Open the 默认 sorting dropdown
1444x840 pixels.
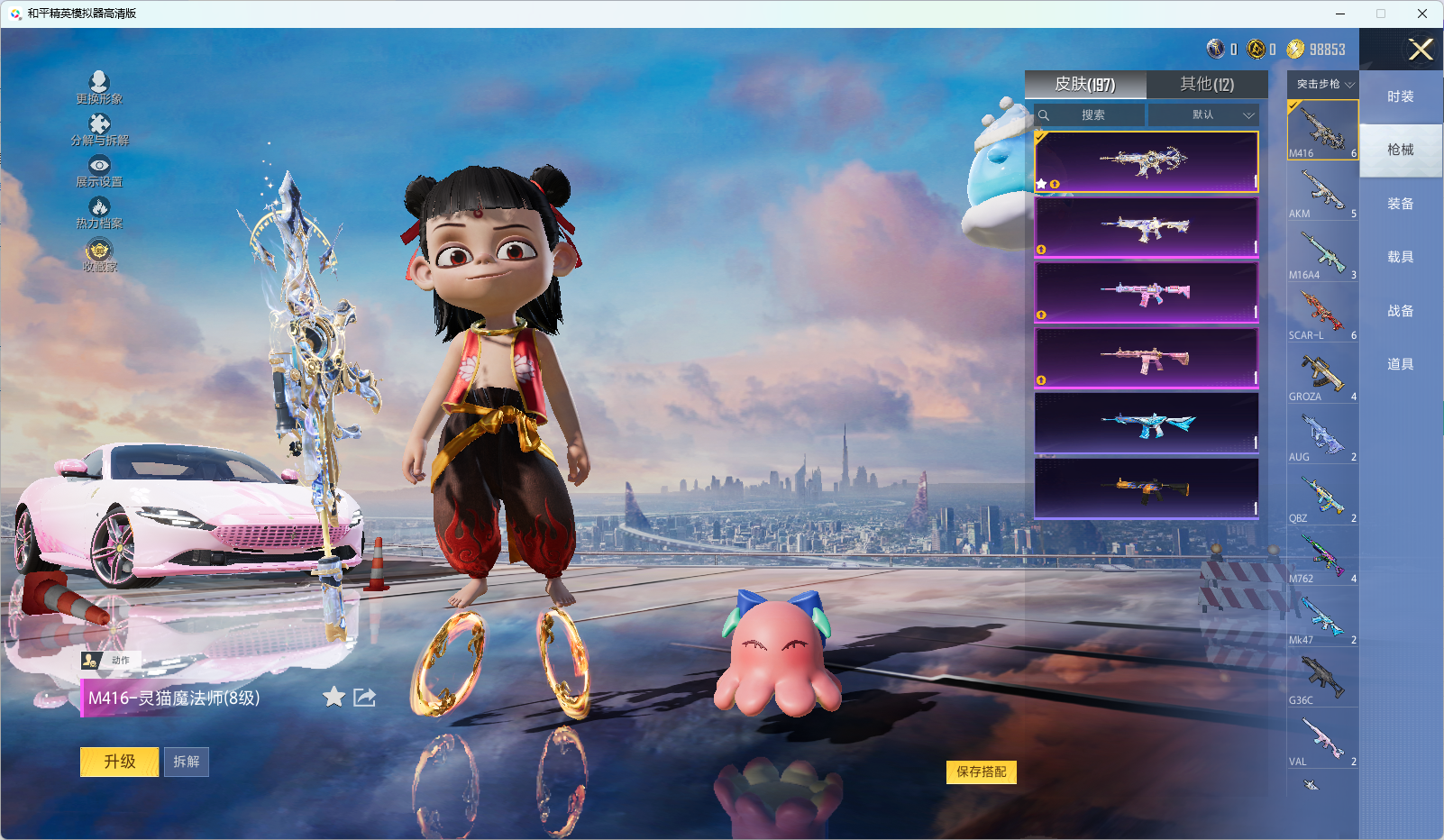coord(1203,115)
